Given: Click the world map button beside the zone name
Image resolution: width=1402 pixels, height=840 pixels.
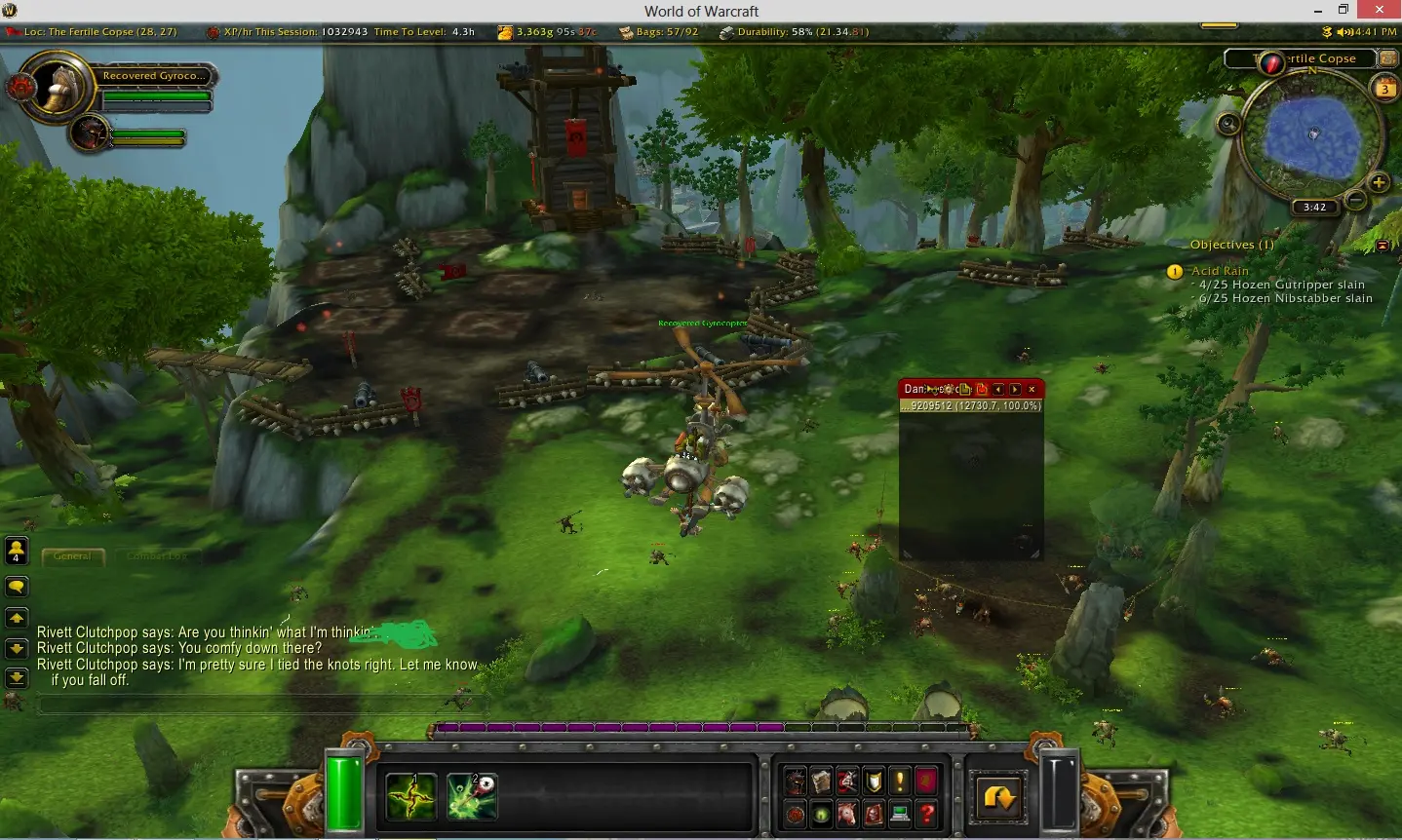Looking at the screenshot, I should coord(1387,58).
